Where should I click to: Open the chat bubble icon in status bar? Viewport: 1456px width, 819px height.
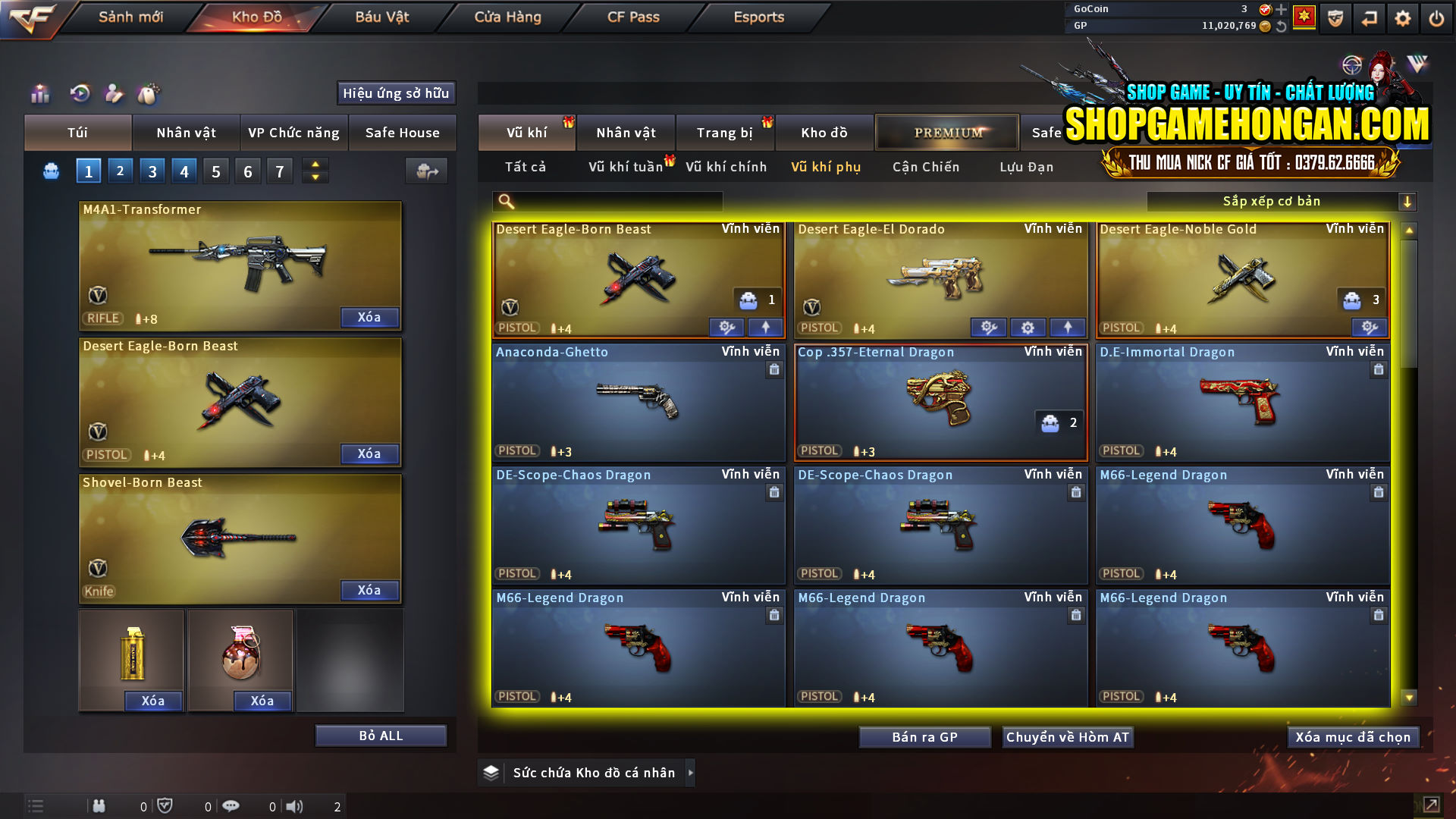[231, 805]
